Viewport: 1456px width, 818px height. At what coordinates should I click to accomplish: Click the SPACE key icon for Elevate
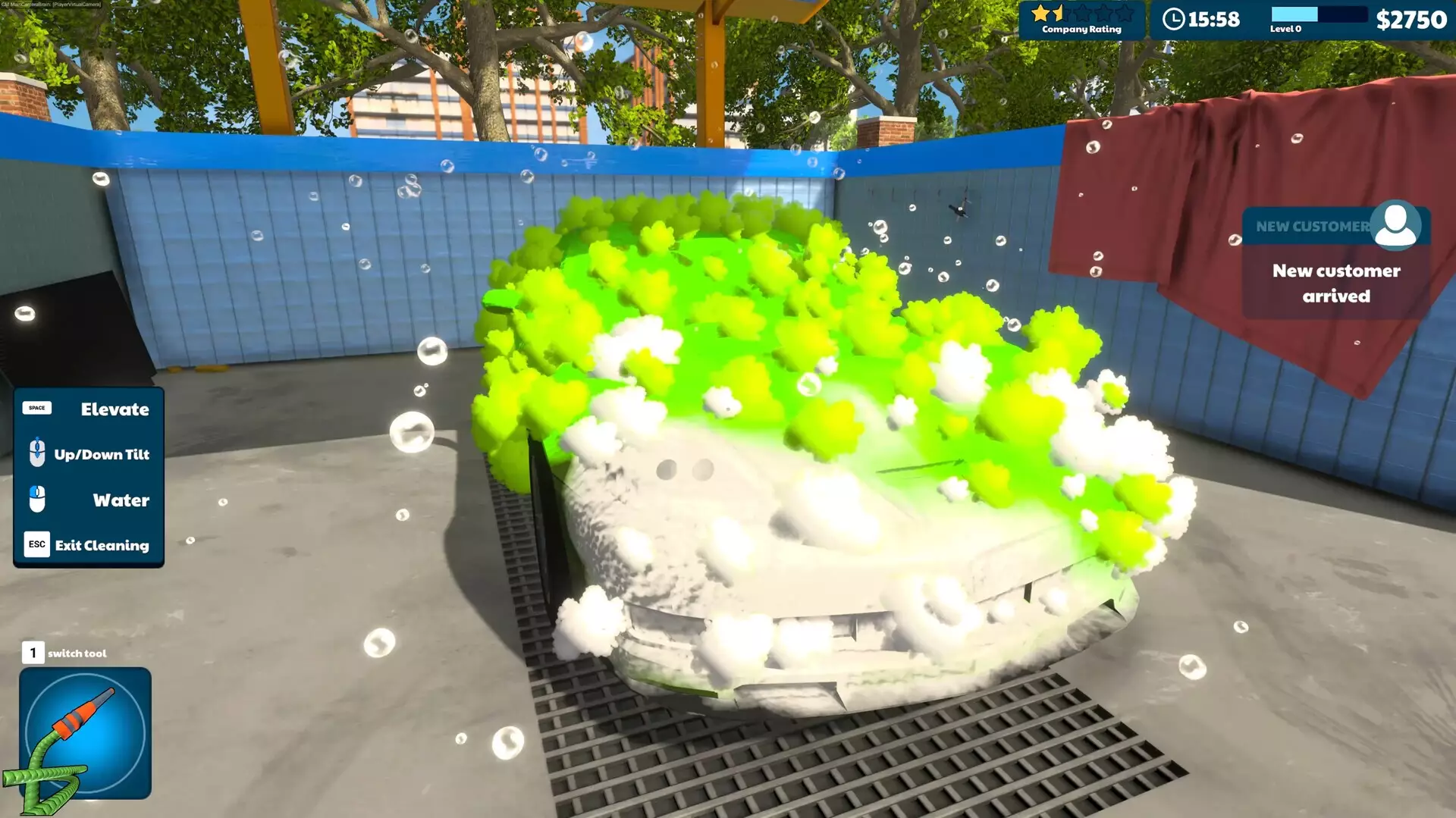[x=36, y=408]
